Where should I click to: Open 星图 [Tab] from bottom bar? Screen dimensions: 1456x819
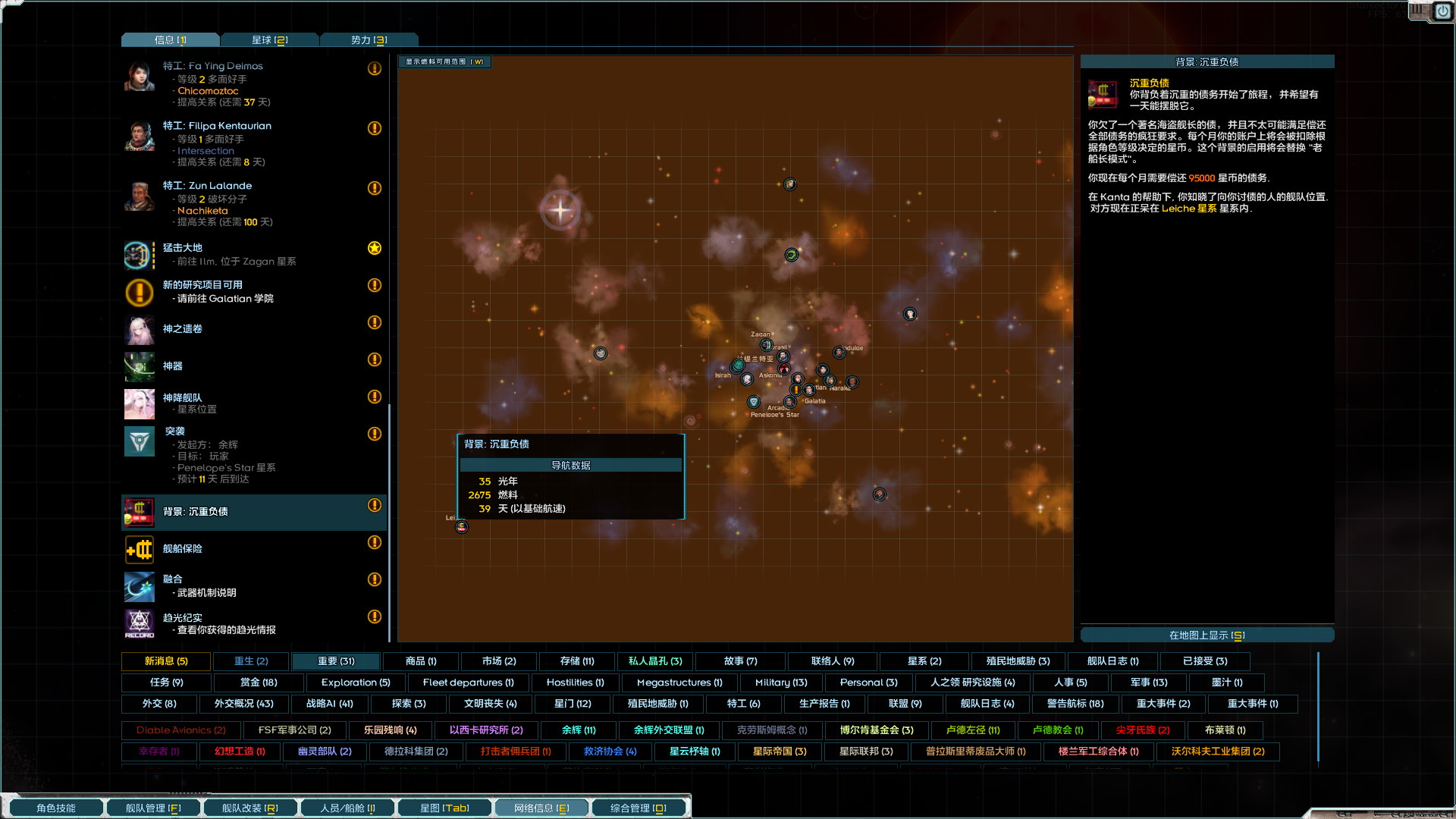coord(444,807)
